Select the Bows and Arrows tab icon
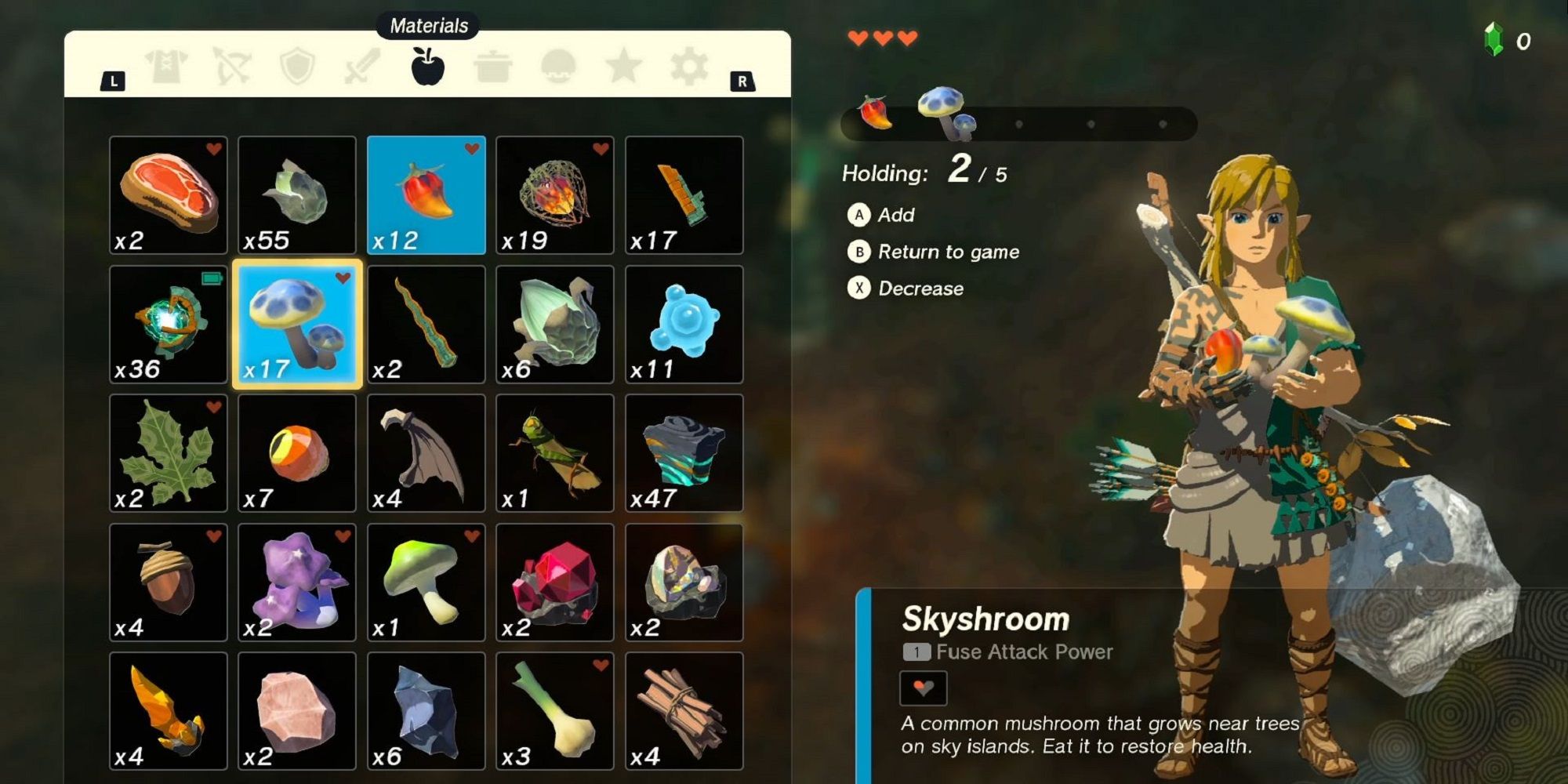The width and height of the screenshot is (1568, 784). click(x=231, y=67)
